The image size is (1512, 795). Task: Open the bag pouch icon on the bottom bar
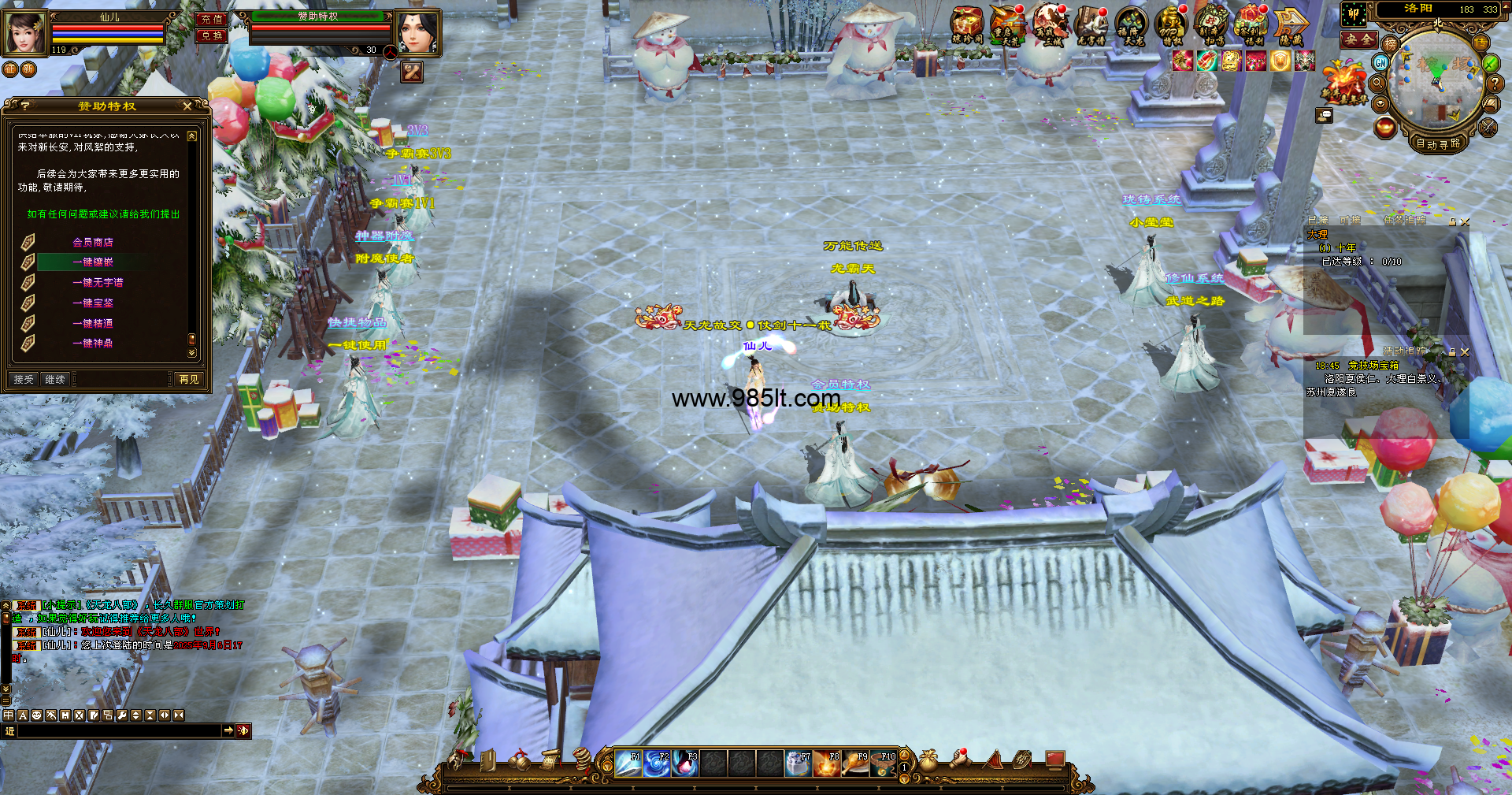pyautogui.click(x=929, y=760)
